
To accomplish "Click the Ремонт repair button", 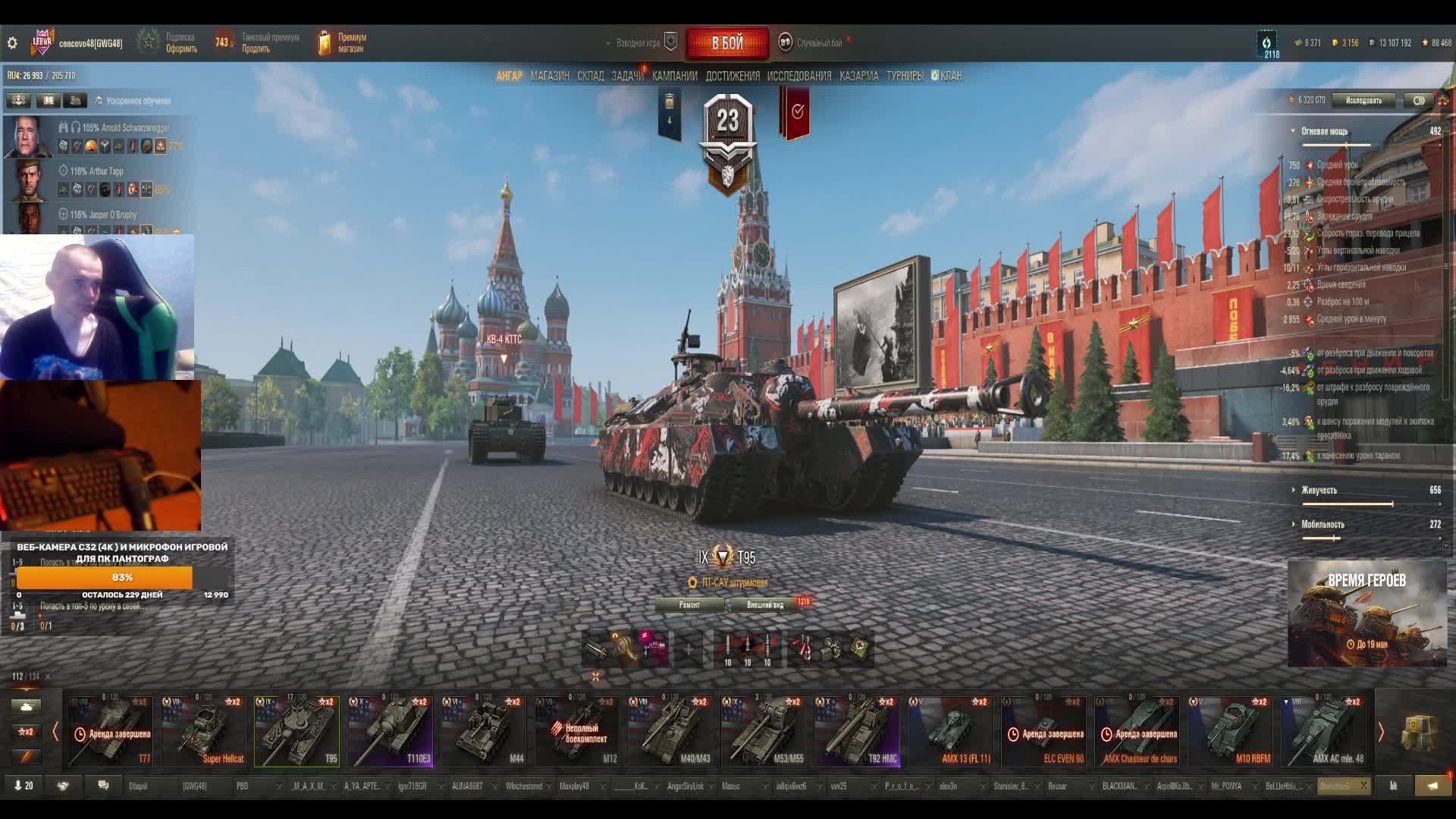I will [x=689, y=604].
